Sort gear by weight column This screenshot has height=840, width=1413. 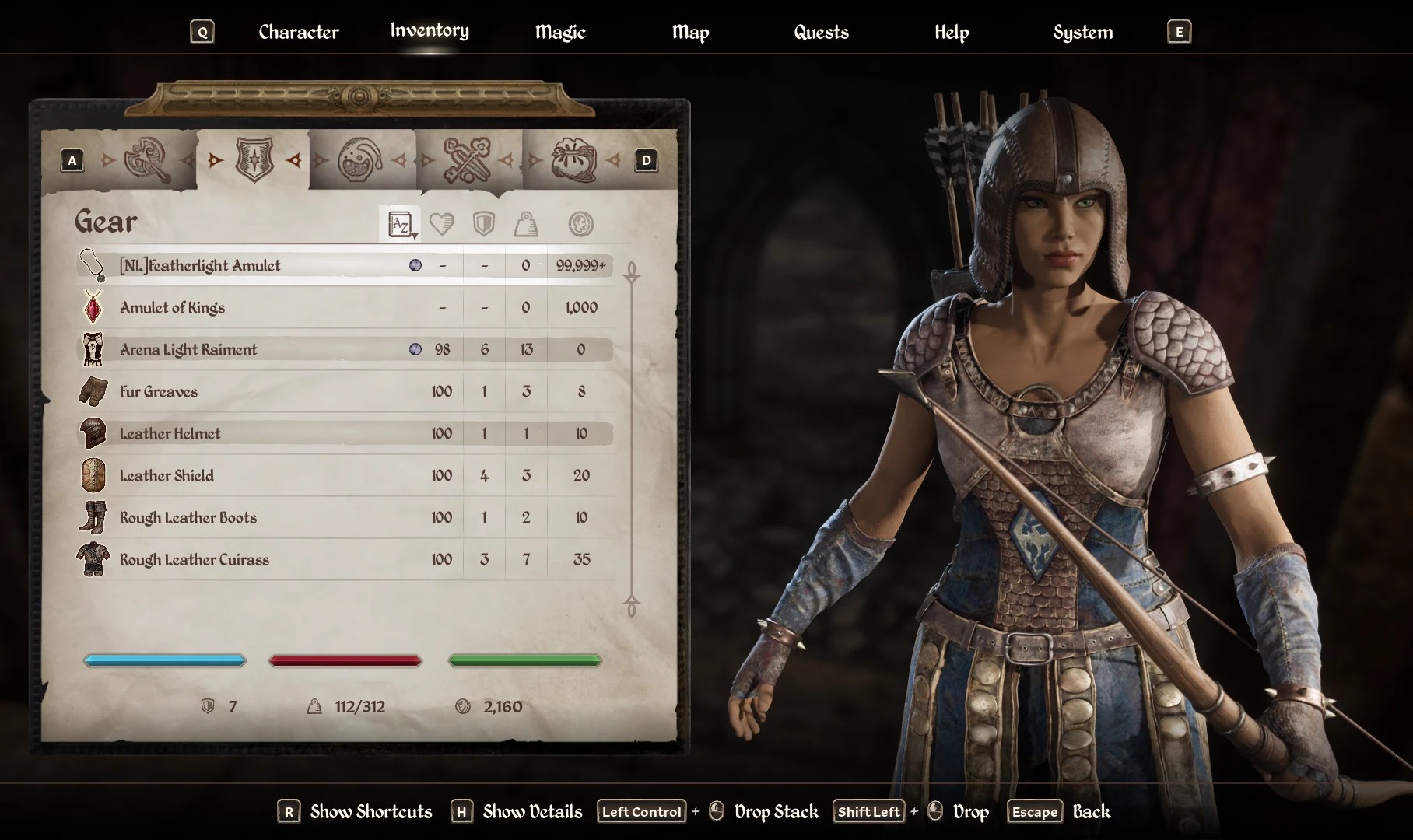pos(526,225)
